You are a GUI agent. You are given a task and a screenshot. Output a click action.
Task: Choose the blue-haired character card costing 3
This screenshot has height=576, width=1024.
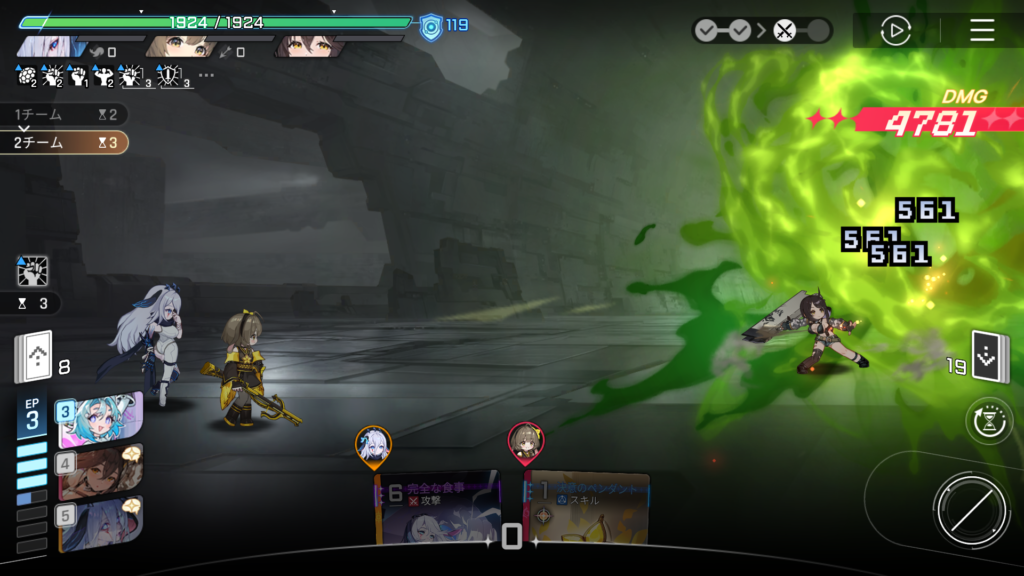100,420
